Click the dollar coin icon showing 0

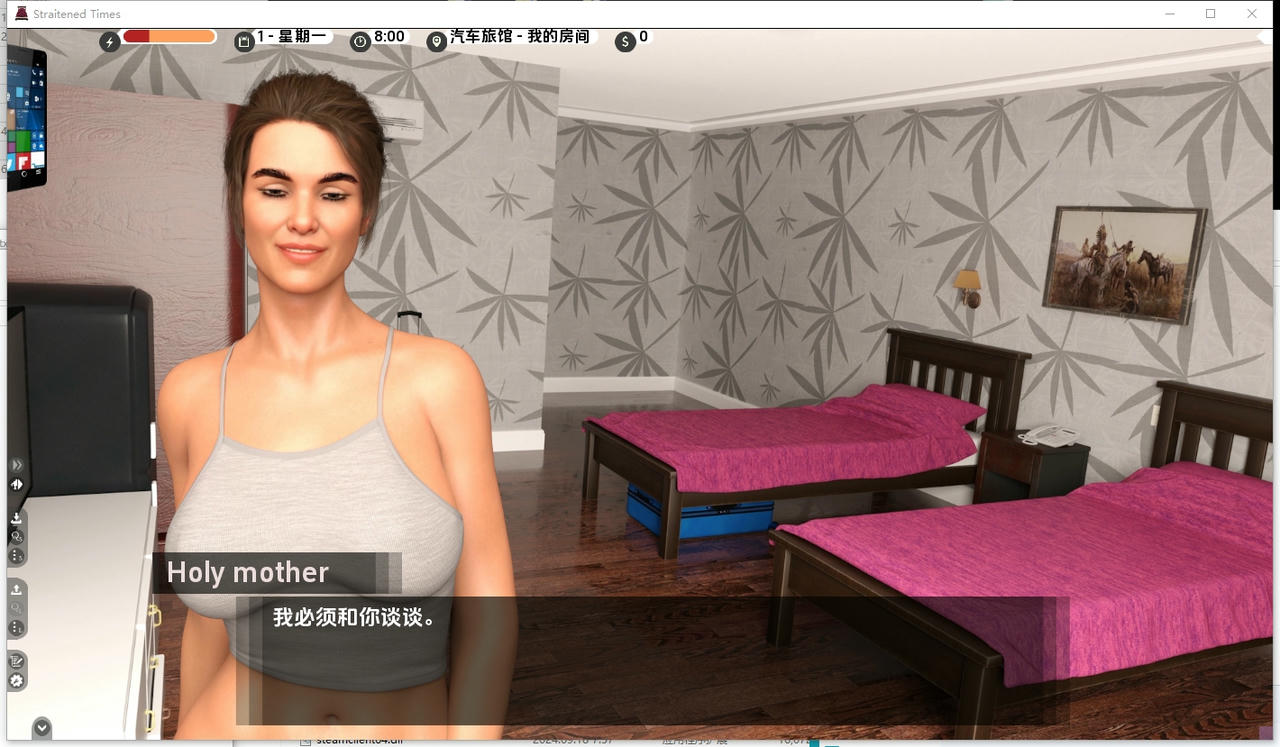(625, 40)
